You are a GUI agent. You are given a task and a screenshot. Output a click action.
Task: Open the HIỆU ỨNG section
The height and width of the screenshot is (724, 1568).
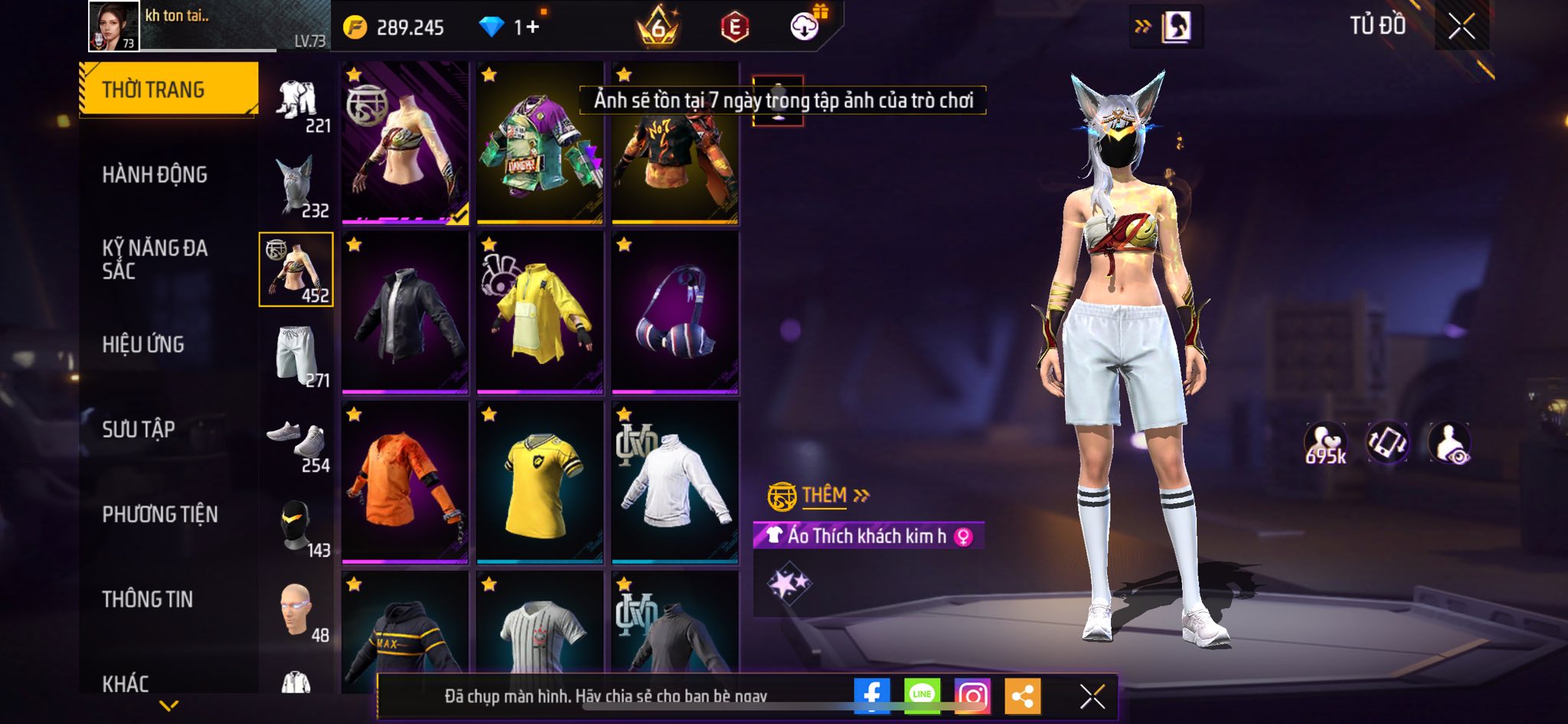point(143,345)
